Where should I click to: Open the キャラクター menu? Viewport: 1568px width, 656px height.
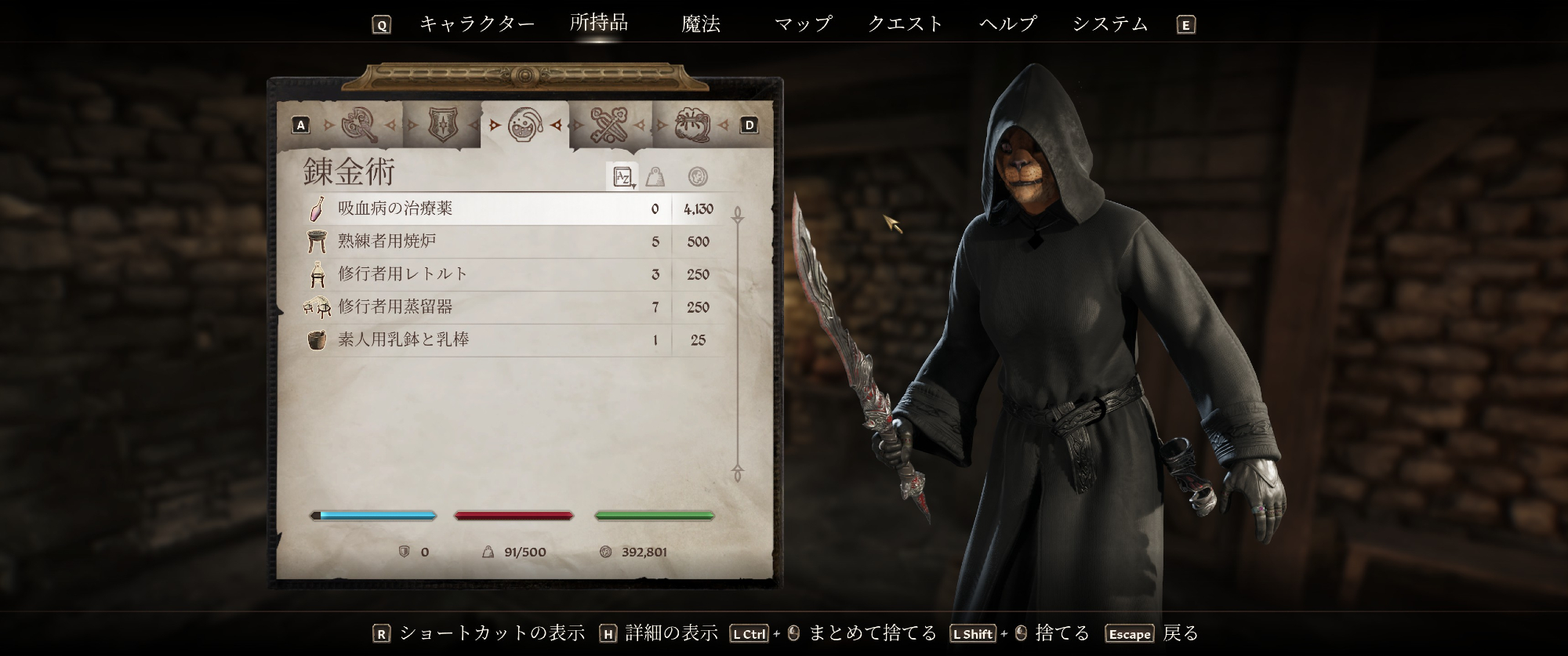point(477,24)
